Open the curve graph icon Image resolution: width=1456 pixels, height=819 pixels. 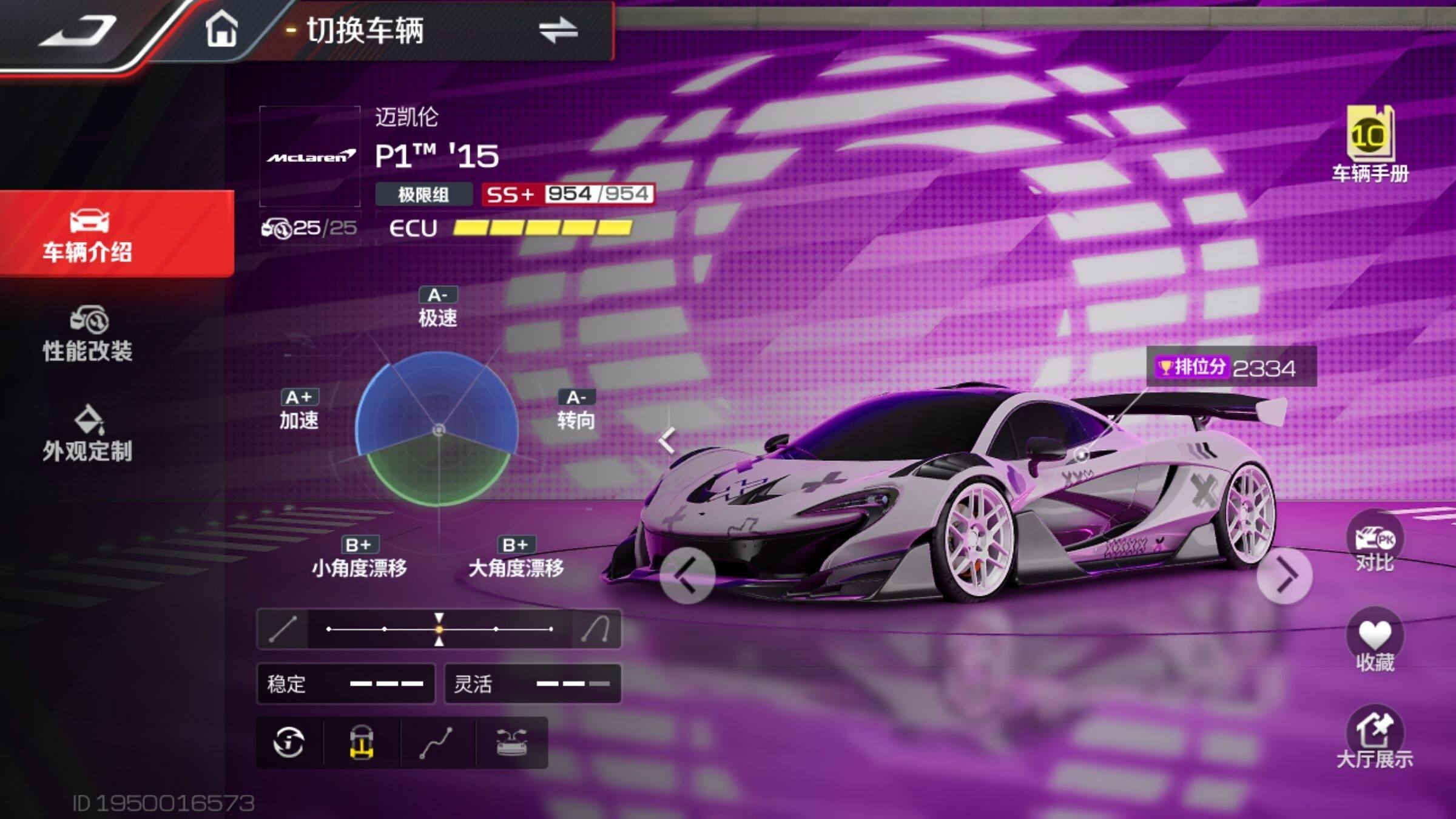pos(437,743)
